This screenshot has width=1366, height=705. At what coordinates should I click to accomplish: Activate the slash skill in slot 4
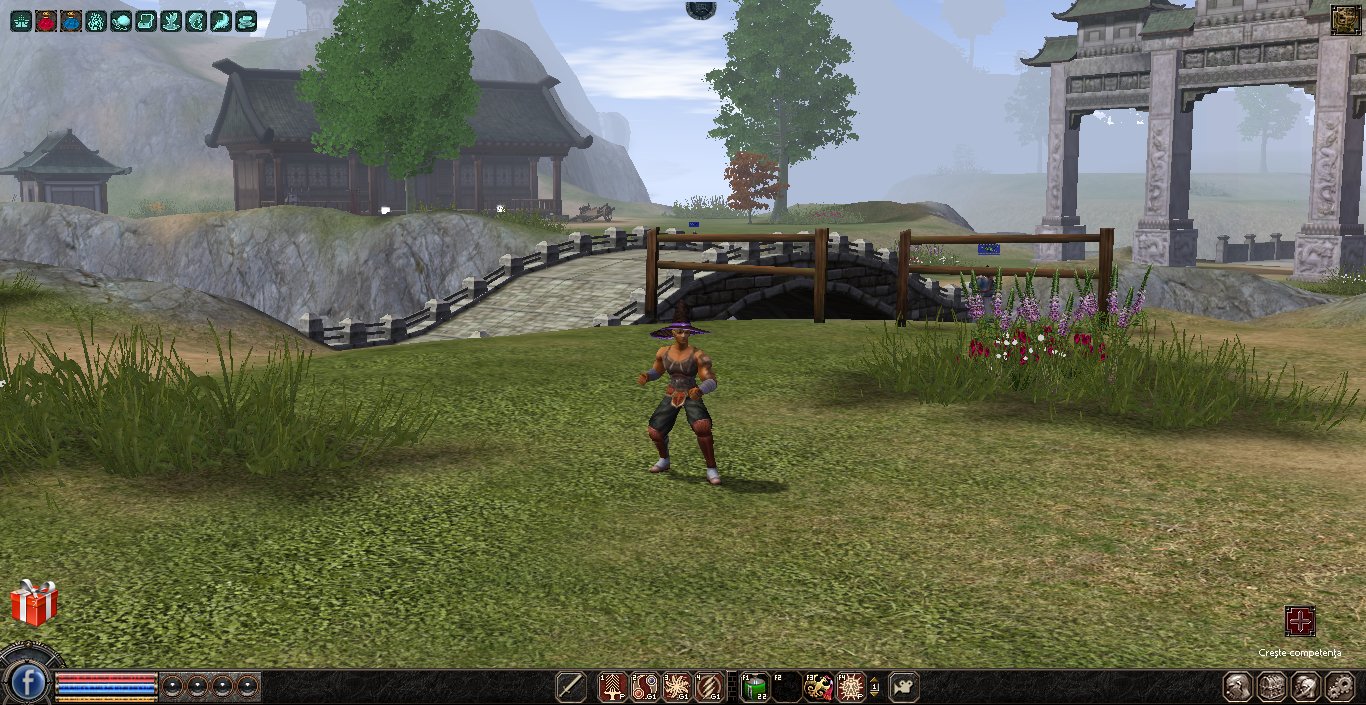(709, 687)
